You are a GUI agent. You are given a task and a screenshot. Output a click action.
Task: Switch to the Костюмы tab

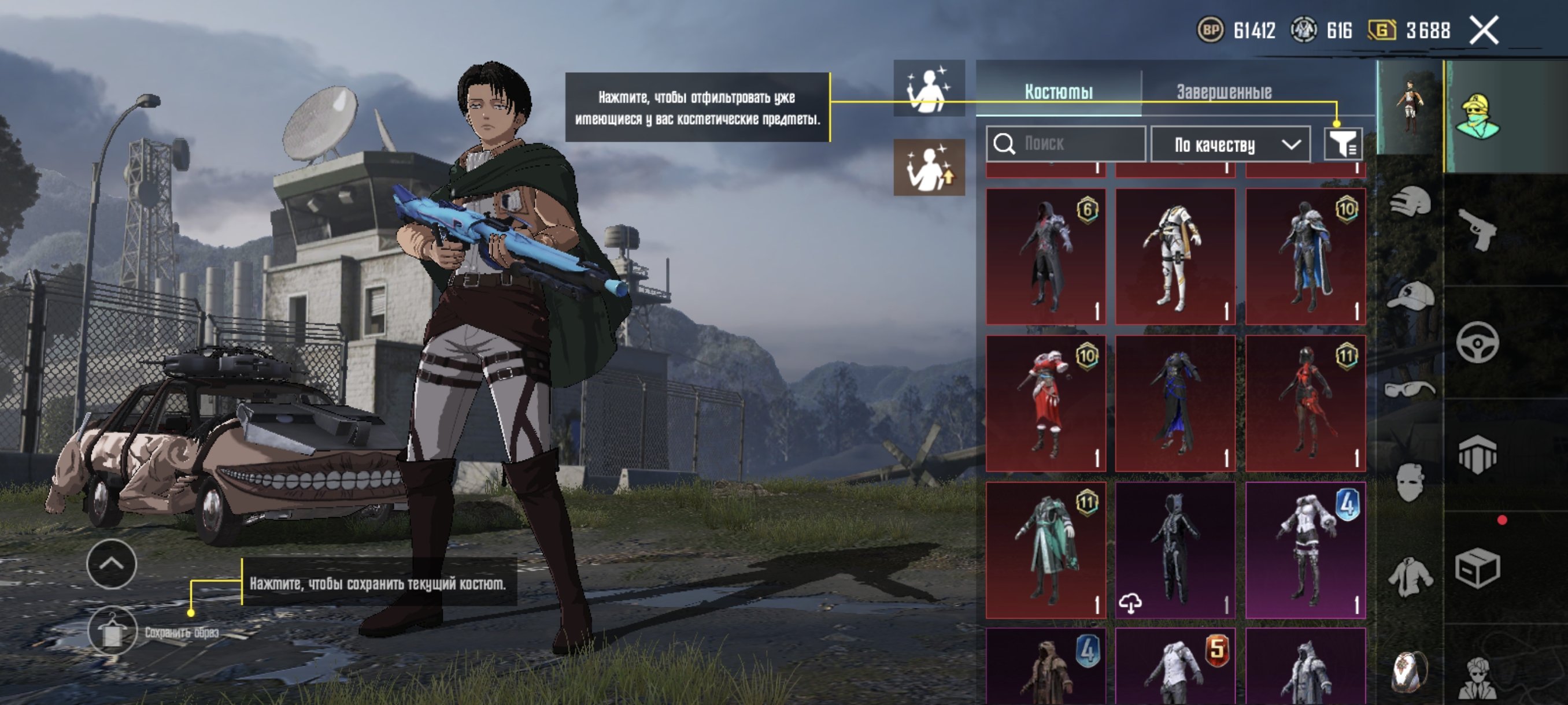pyautogui.click(x=1059, y=92)
